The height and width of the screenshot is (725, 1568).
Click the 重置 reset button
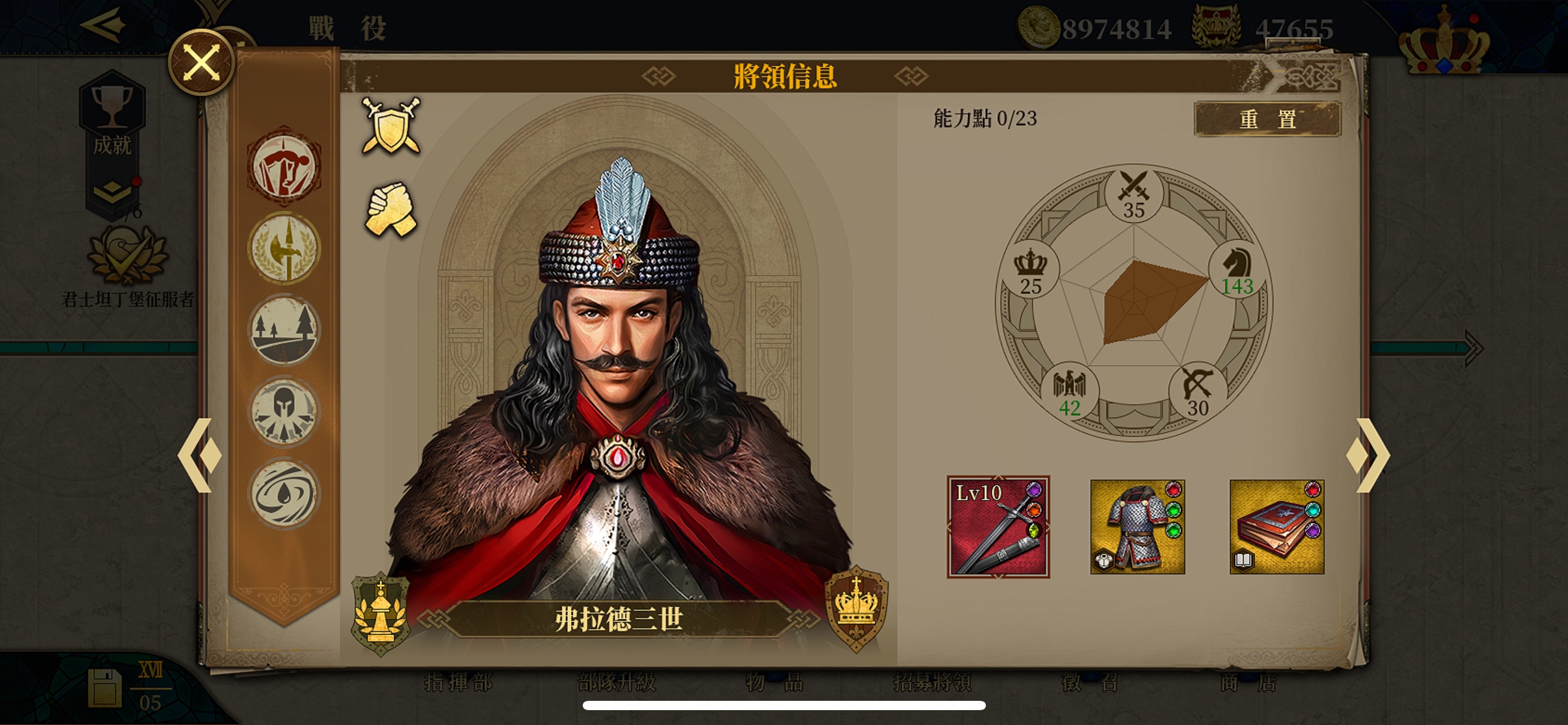coord(1267,118)
